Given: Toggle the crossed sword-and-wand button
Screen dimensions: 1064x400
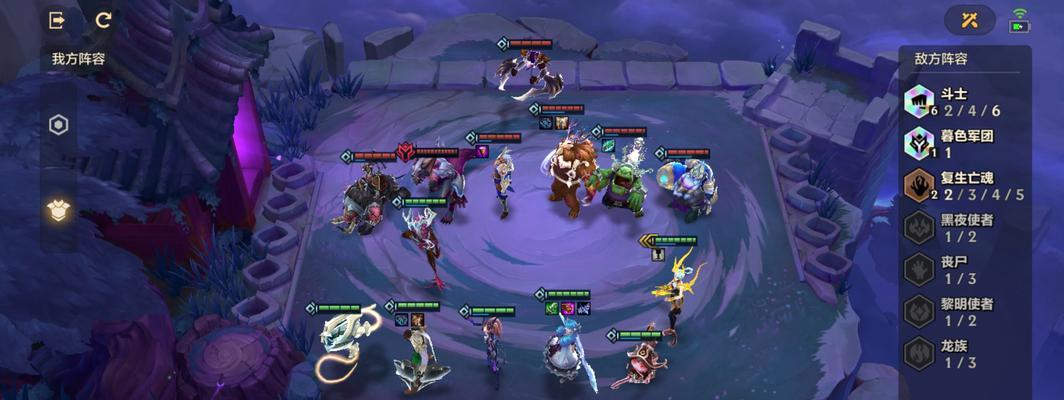Looking at the screenshot, I should tap(969, 20).
